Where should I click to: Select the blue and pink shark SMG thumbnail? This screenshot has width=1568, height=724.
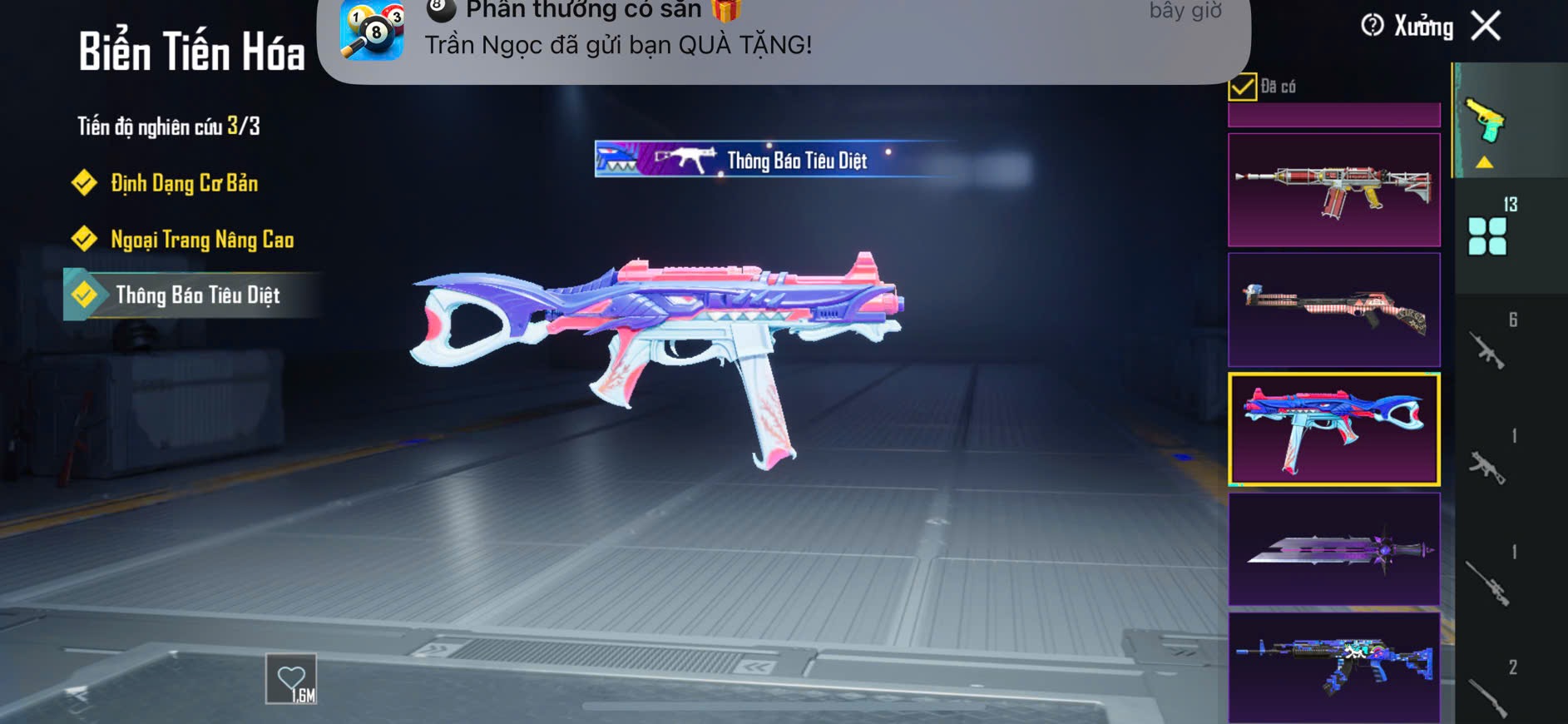pyautogui.click(x=1333, y=429)
